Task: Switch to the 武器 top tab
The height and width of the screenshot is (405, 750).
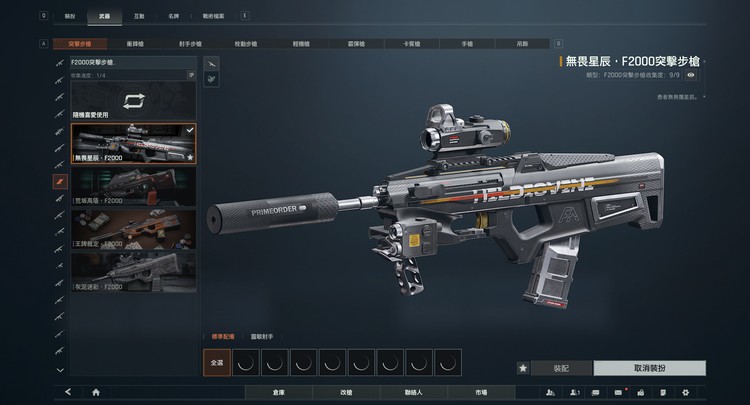Action: coord(103,17)
